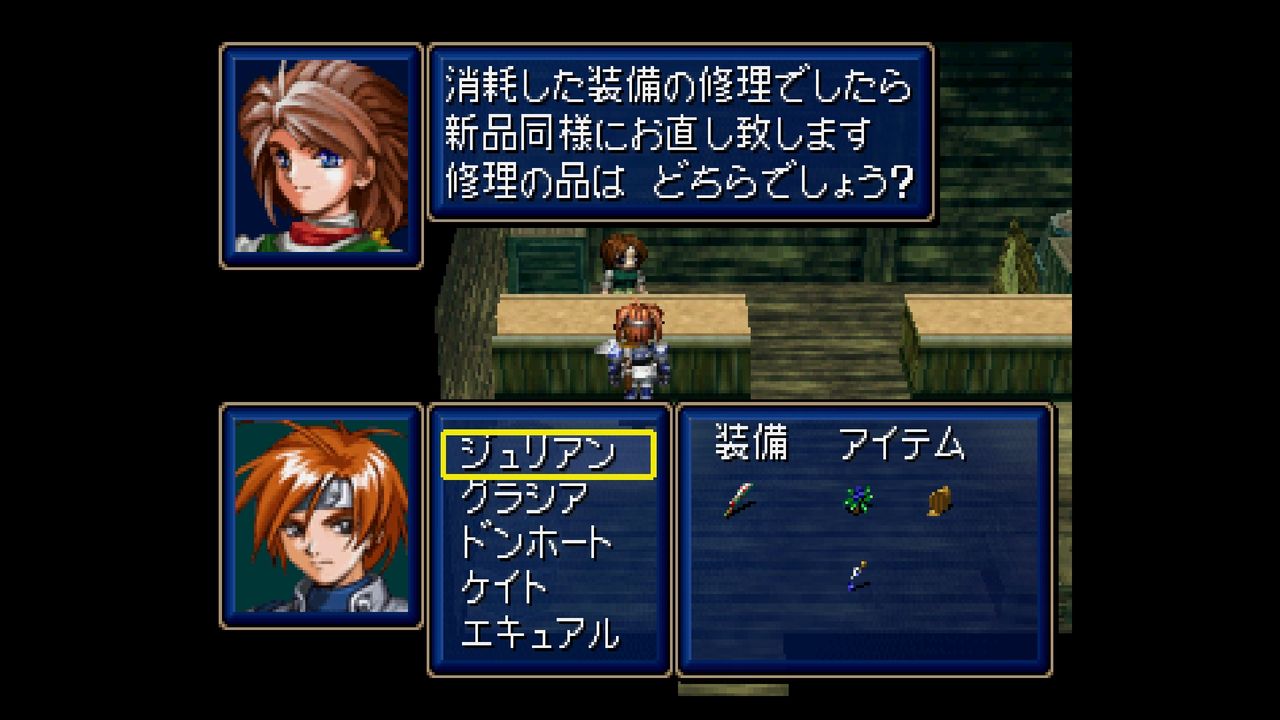The image size is (1280, 720).
Task: Pick the small staff item icon
Action: (856, 575)
